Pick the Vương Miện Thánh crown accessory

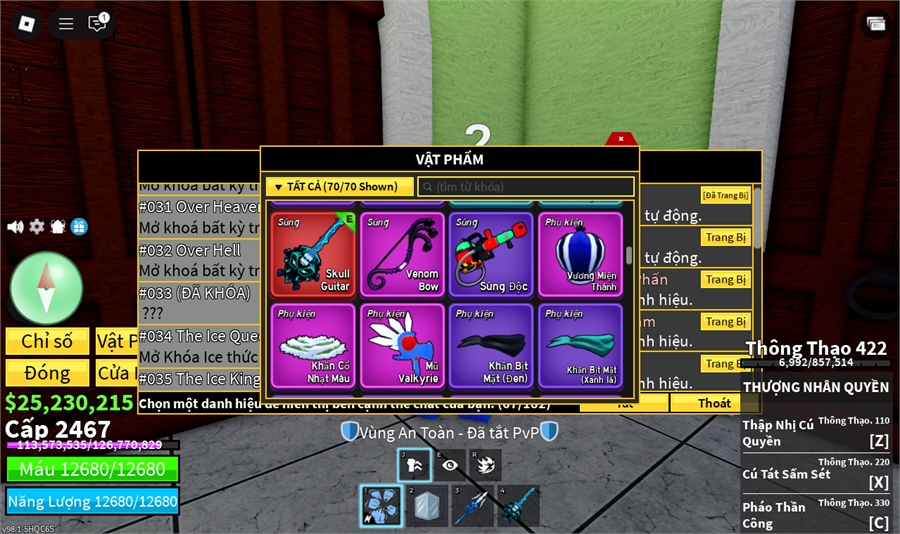pyautogui.click(x=580, y=254)
